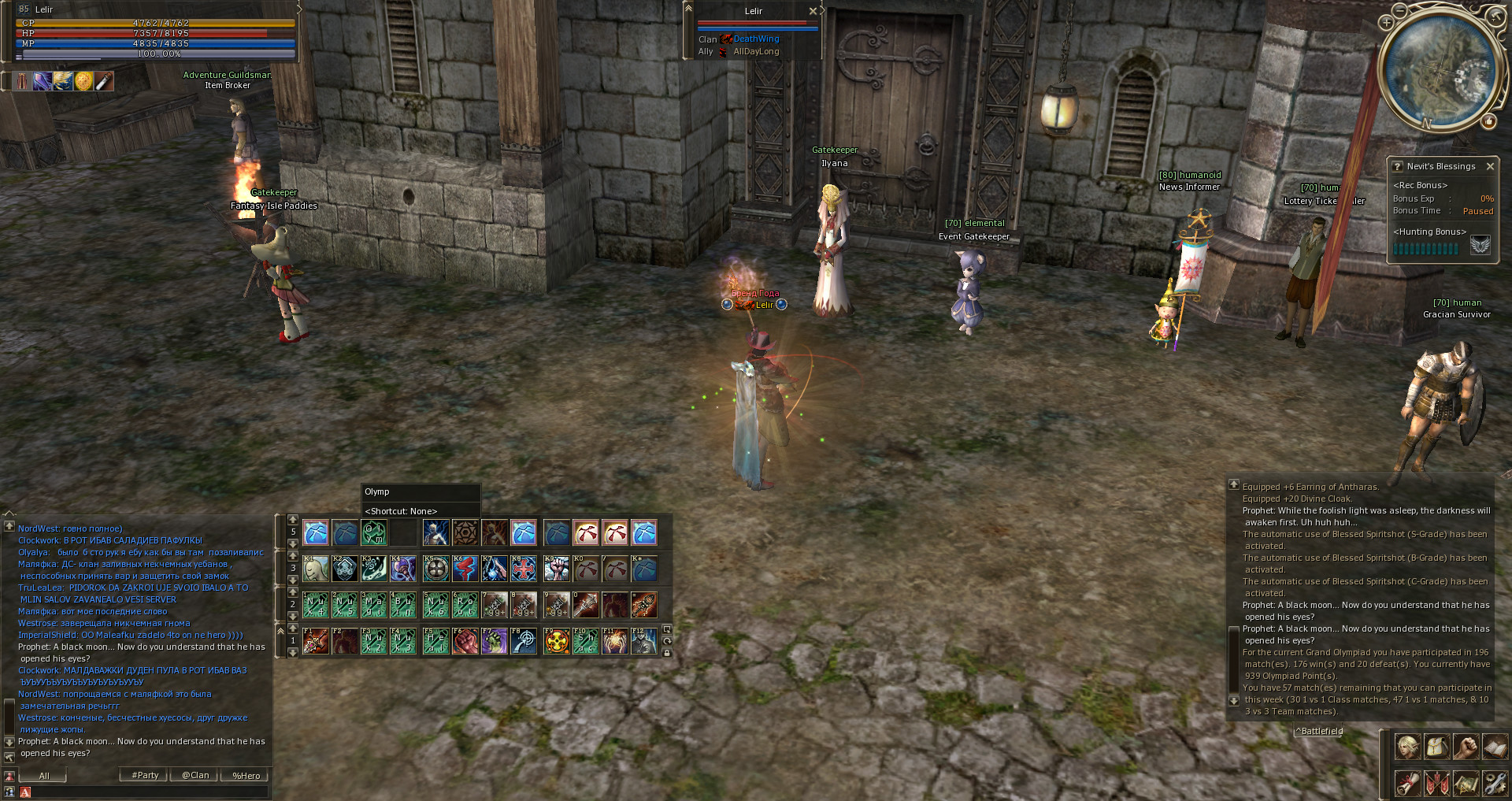Open the ^Battlefield system message tab

(1320, 731)
